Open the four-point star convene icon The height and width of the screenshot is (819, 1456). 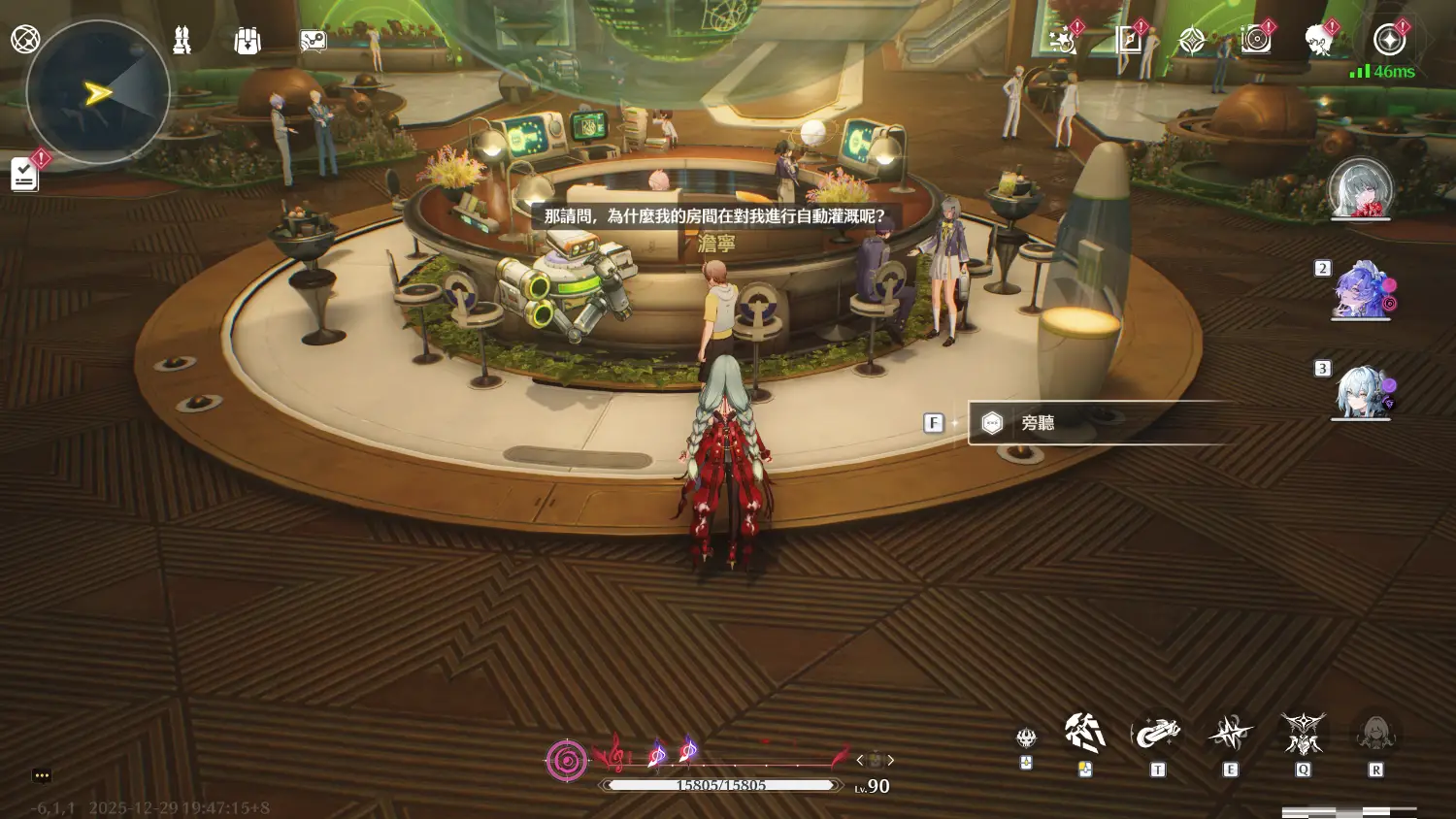coord(1192,40)
